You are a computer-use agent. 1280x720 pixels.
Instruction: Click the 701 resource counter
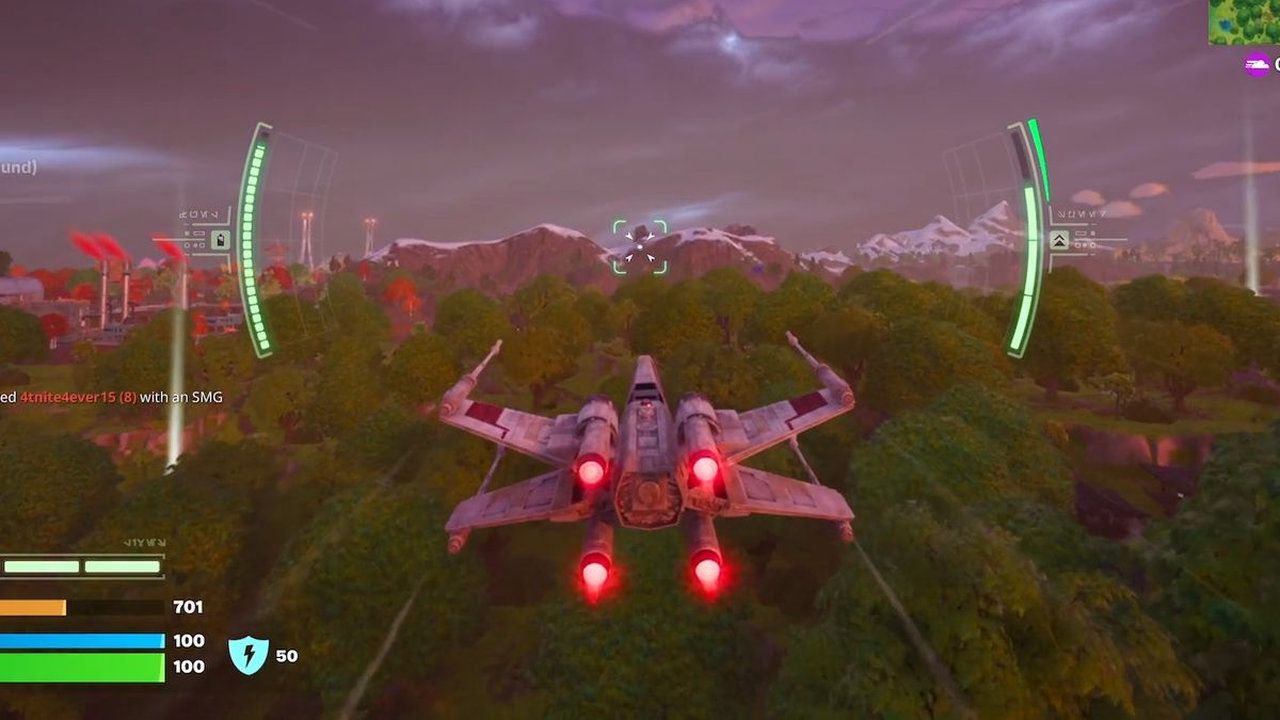188,606
